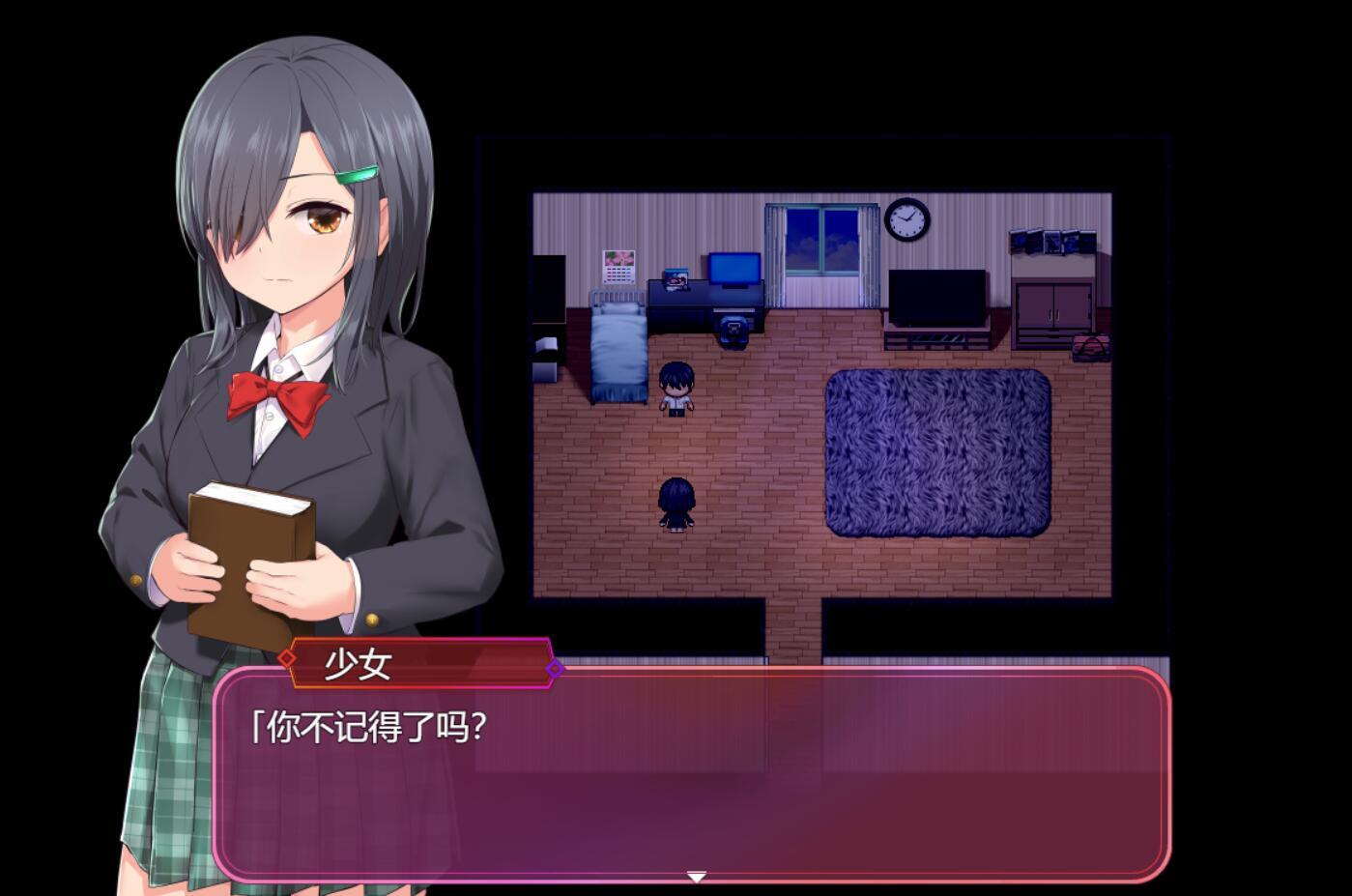This screenshot has height=896, width=1352.
Task: Select the pink flower poster on the wall
Action: coord(618,258)
